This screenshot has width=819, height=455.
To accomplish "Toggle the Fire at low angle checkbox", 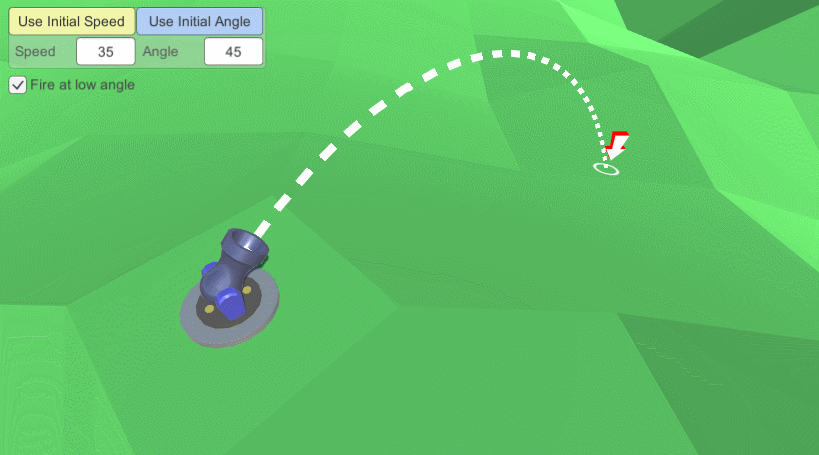I will pos(18,85).
